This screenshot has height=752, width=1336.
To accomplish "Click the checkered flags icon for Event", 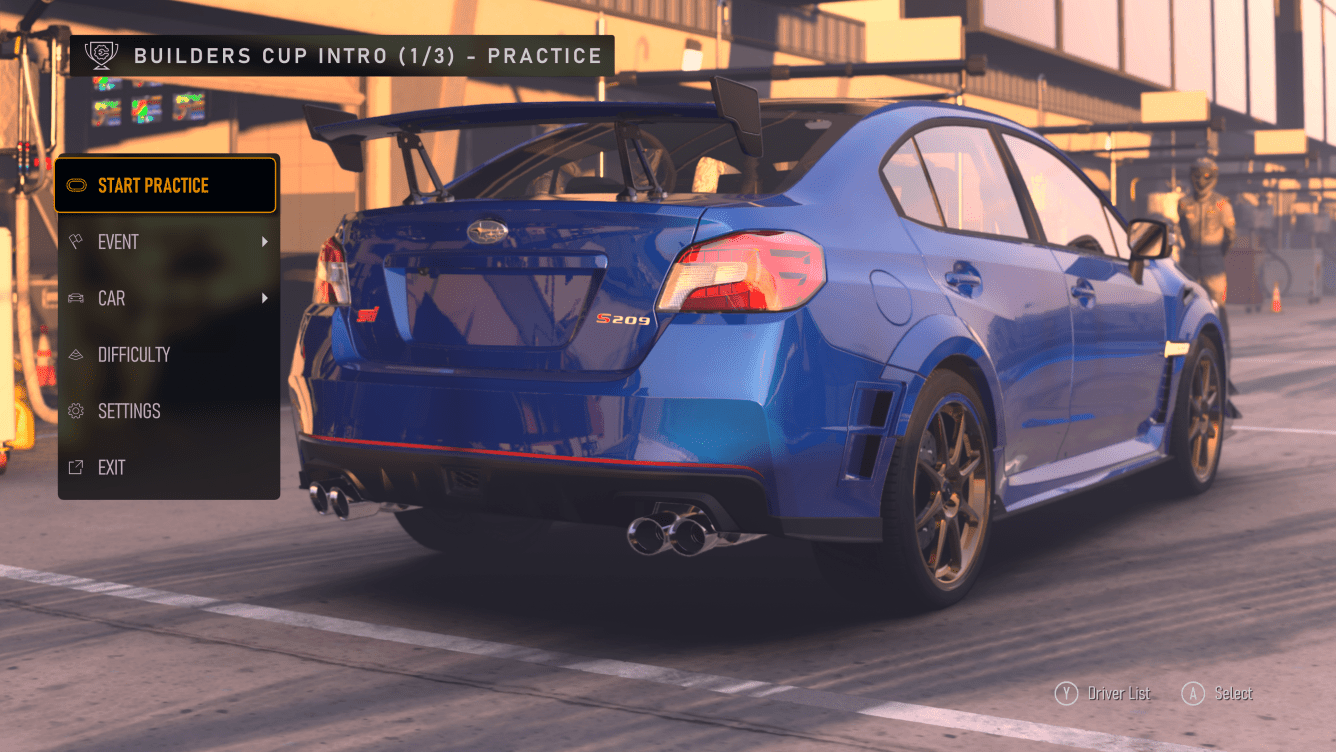I will 78,241.
